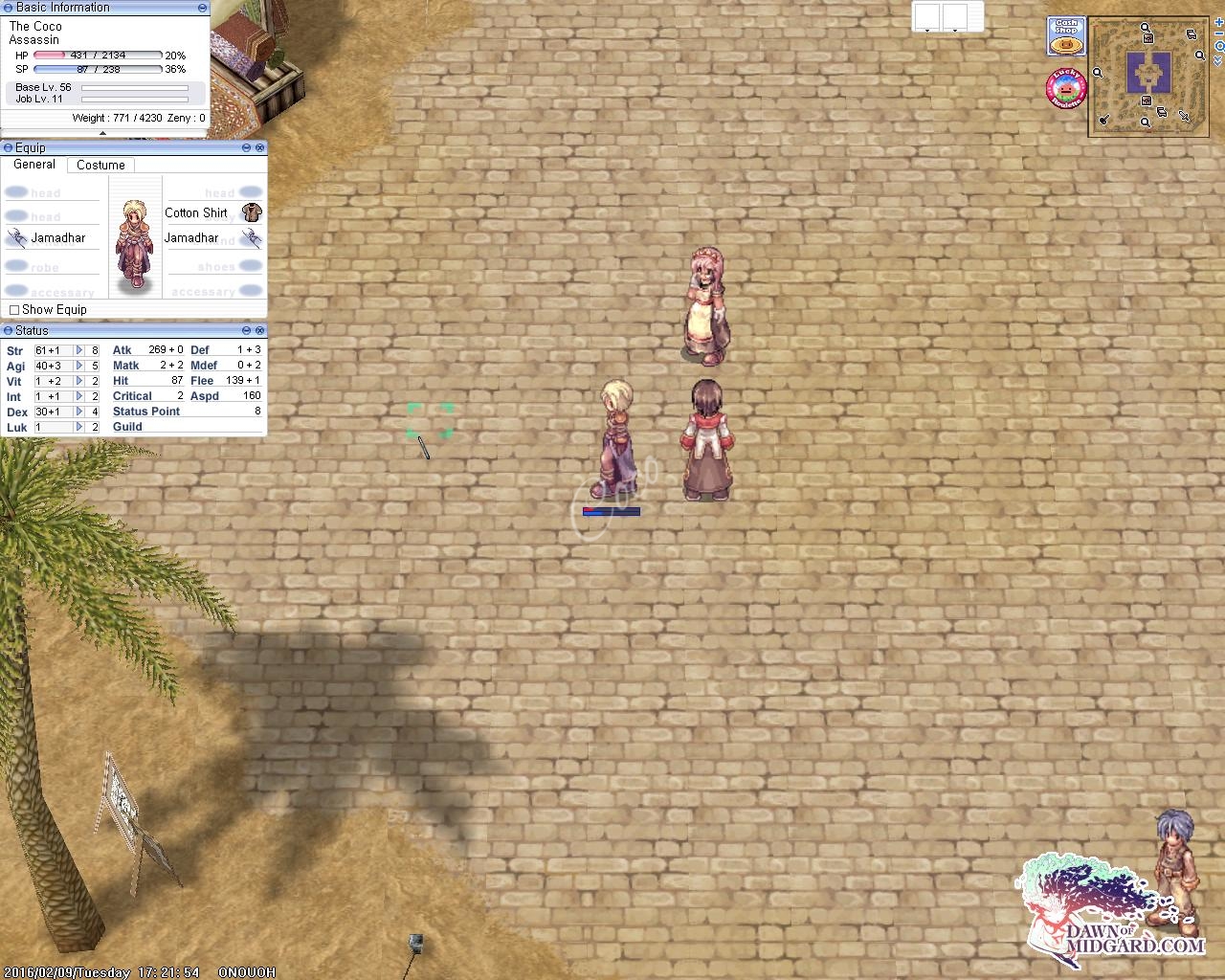Zoom in the minimap with the plus icon
This screenshot has width=1225, height=980.
[x=1218, y=23]
